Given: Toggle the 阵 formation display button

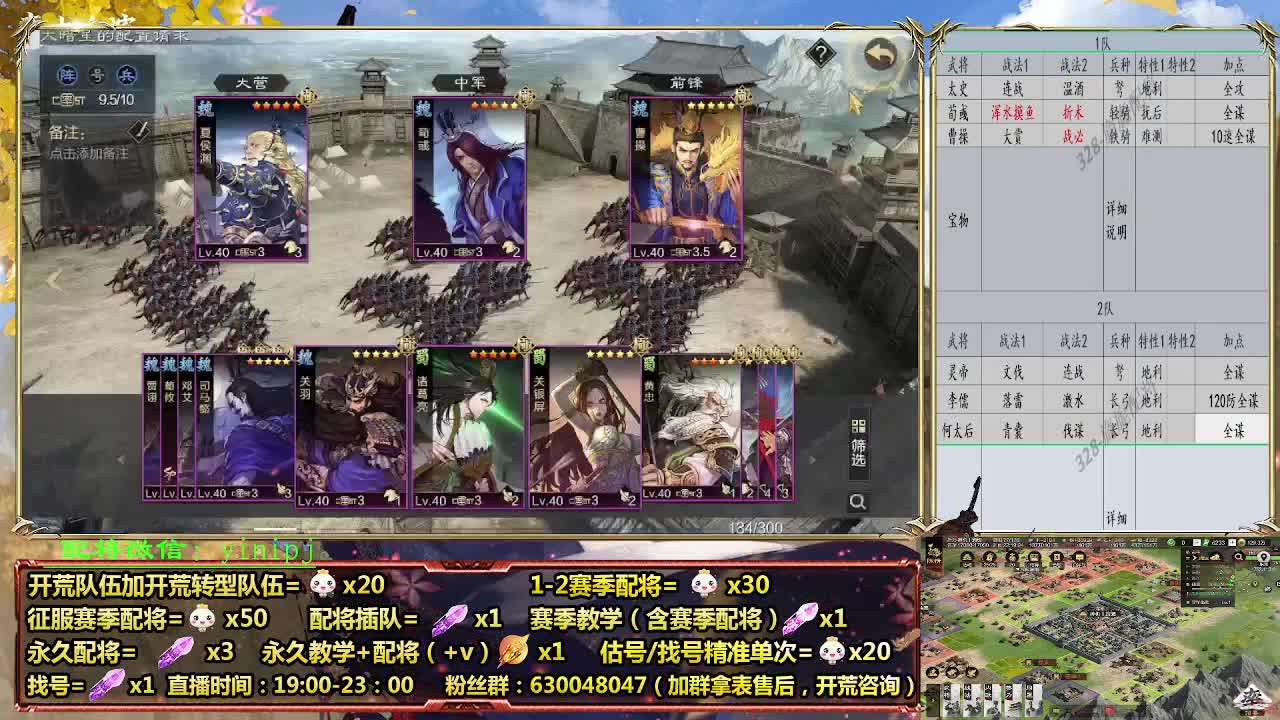Looking at the screenshot, I should point(68,76).
